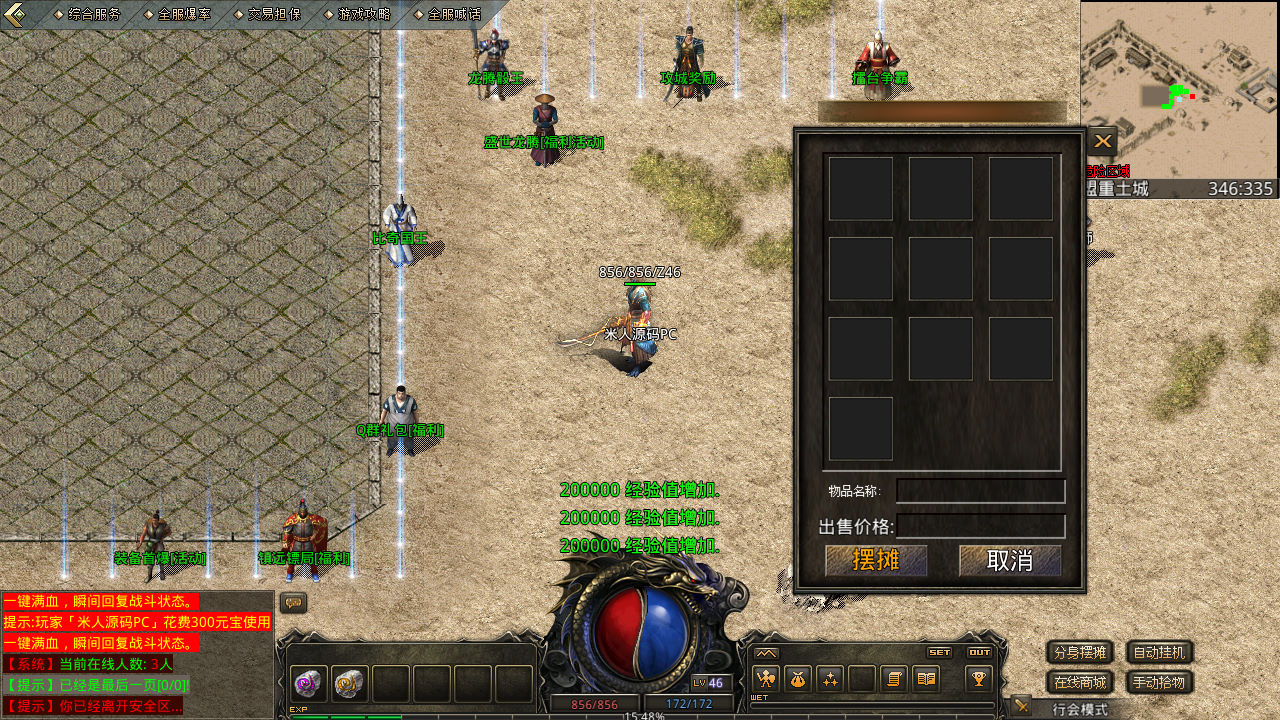Focus the 出售价格 price input field
Image resolution: width=1280 pixels, height=720 pixels.
pos(980,526)
